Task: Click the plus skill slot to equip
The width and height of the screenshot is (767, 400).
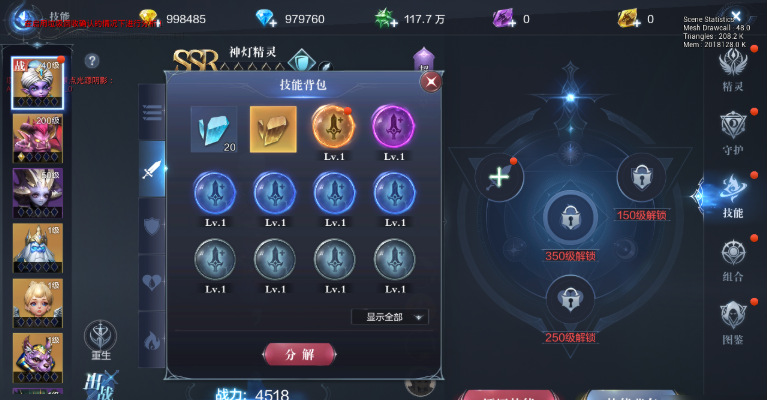Action: [498, 177]
